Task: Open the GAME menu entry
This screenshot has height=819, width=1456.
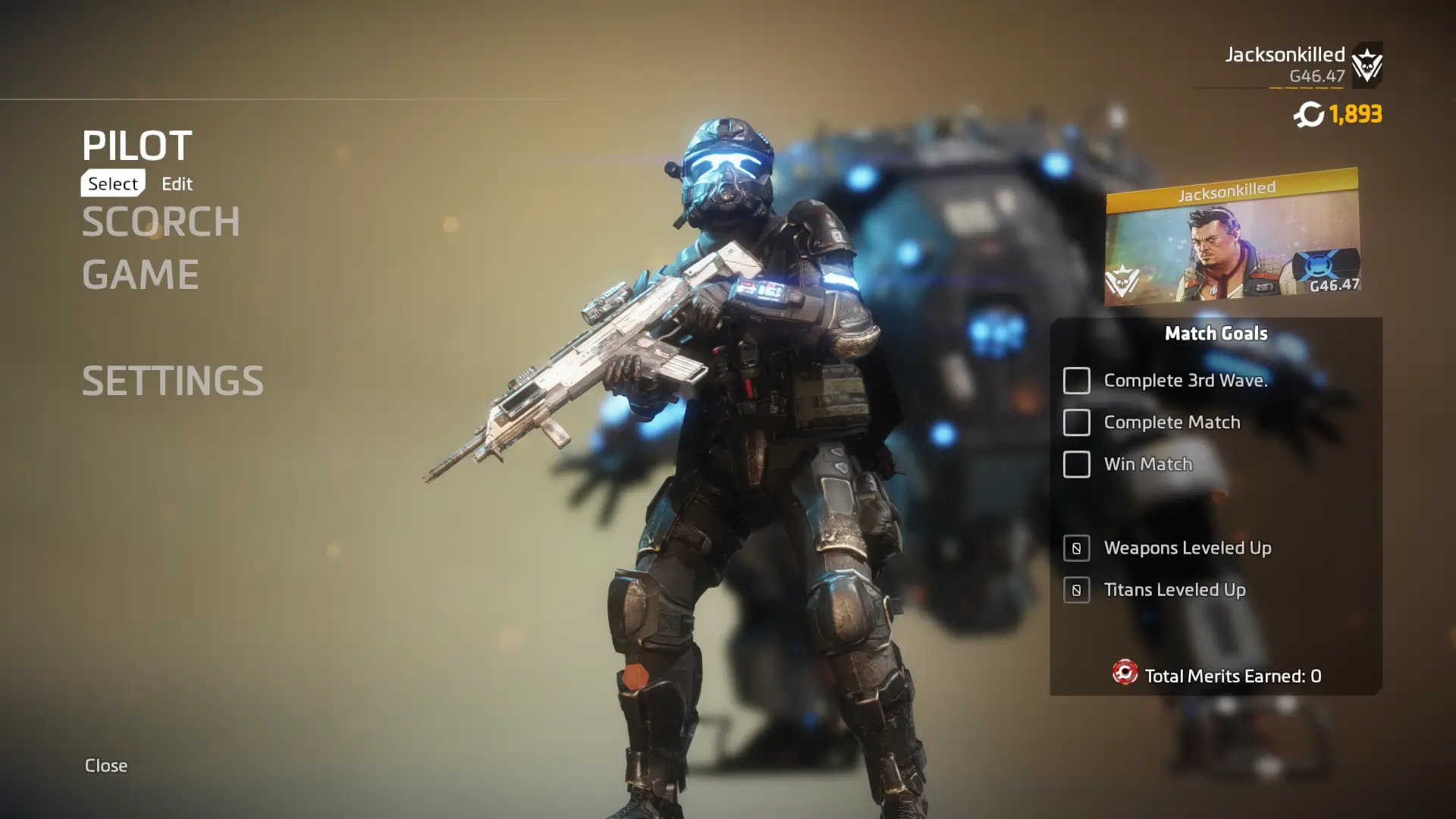Action: click(140, 275)
